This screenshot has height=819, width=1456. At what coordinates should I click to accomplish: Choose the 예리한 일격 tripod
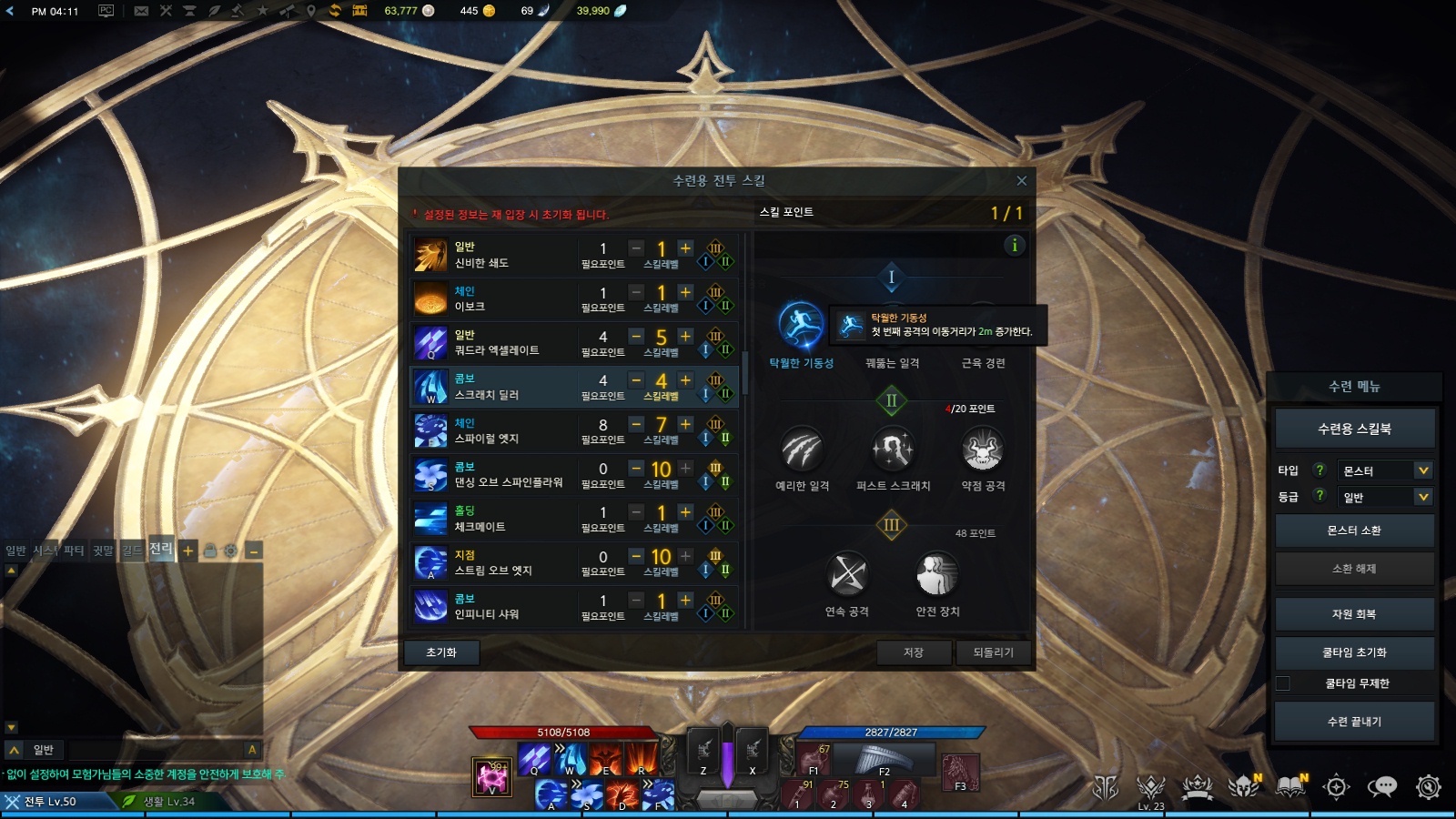pos(802,450)
